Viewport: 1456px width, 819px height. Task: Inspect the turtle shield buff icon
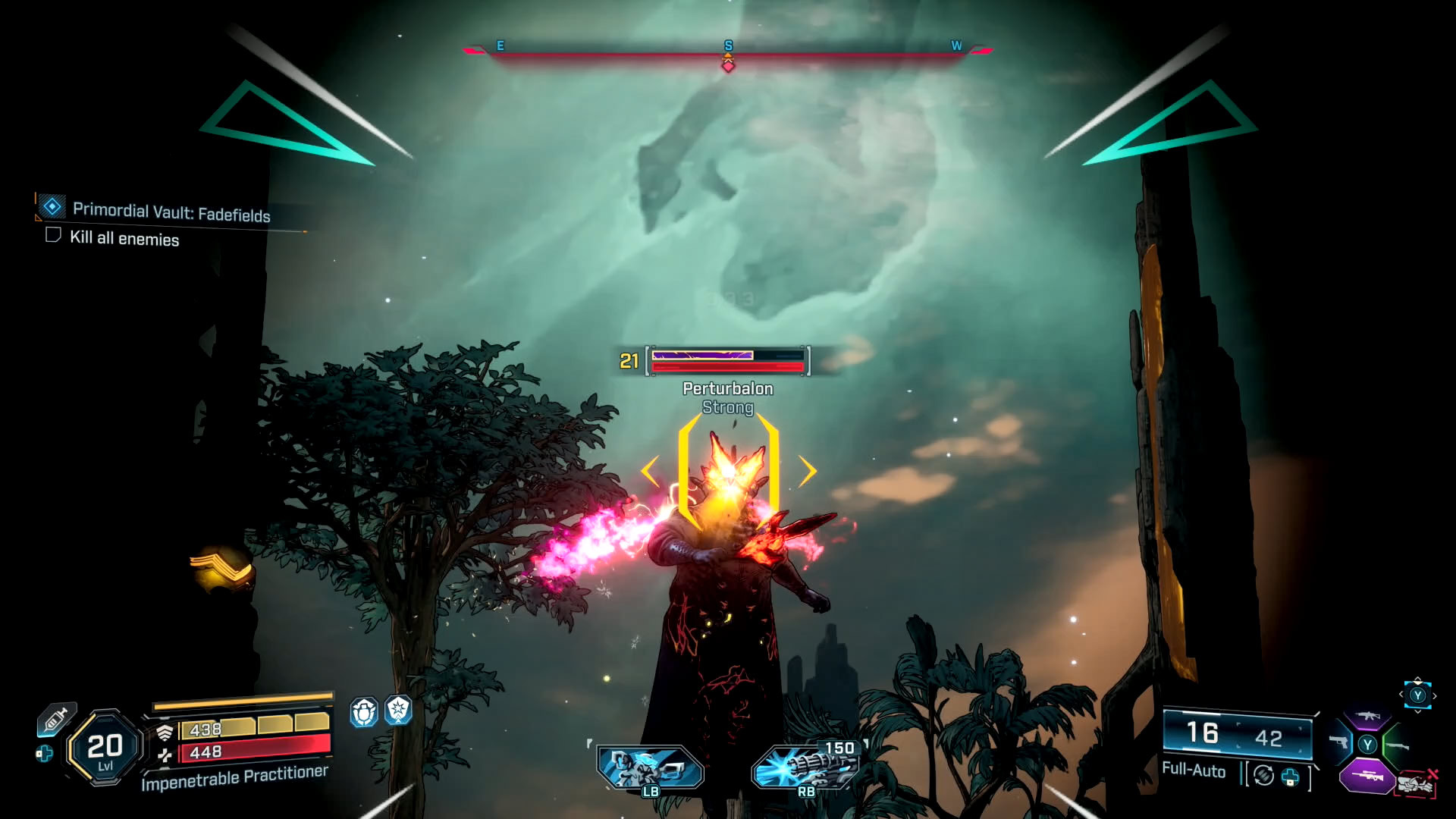364,712
